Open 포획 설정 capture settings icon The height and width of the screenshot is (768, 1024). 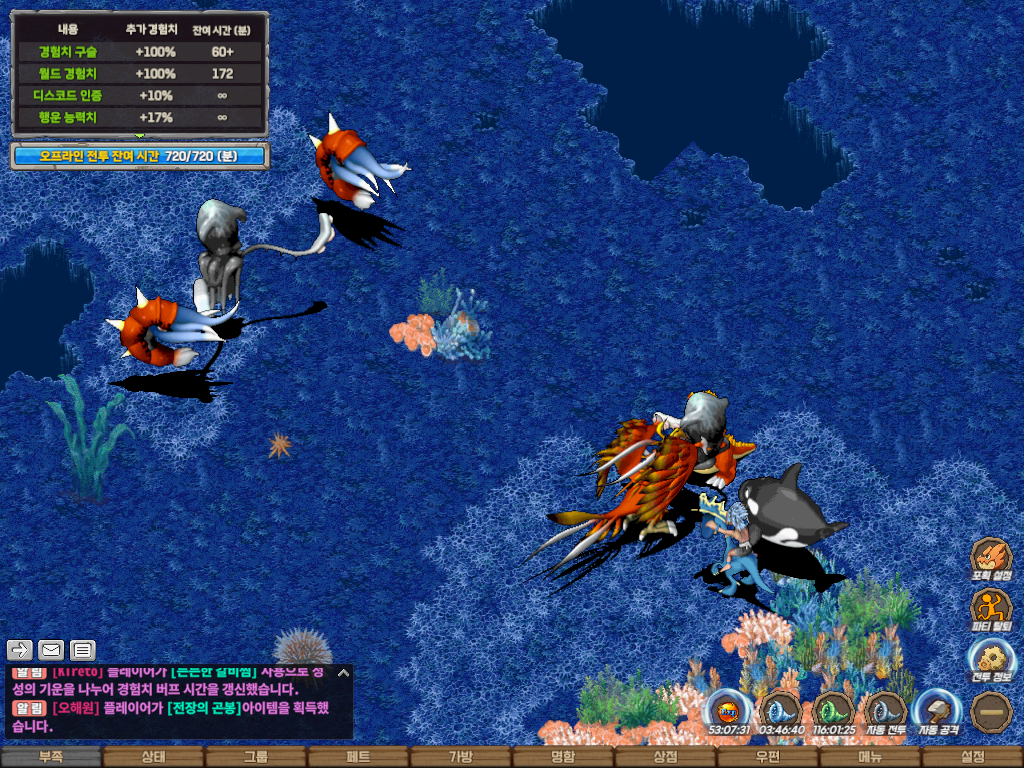[x=991, y=558]
